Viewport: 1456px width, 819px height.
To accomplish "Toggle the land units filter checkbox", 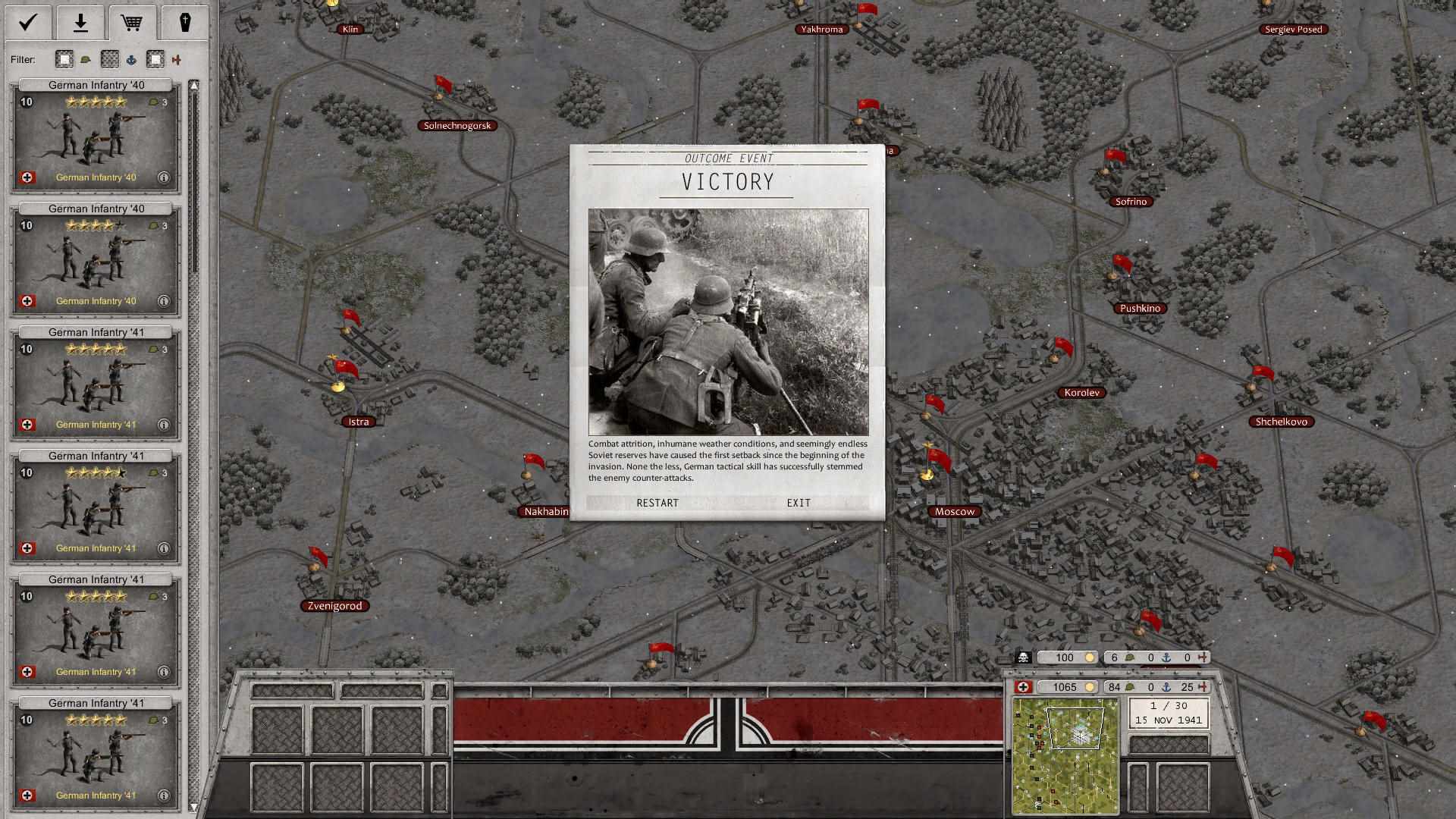I will (x=64, y=60).
